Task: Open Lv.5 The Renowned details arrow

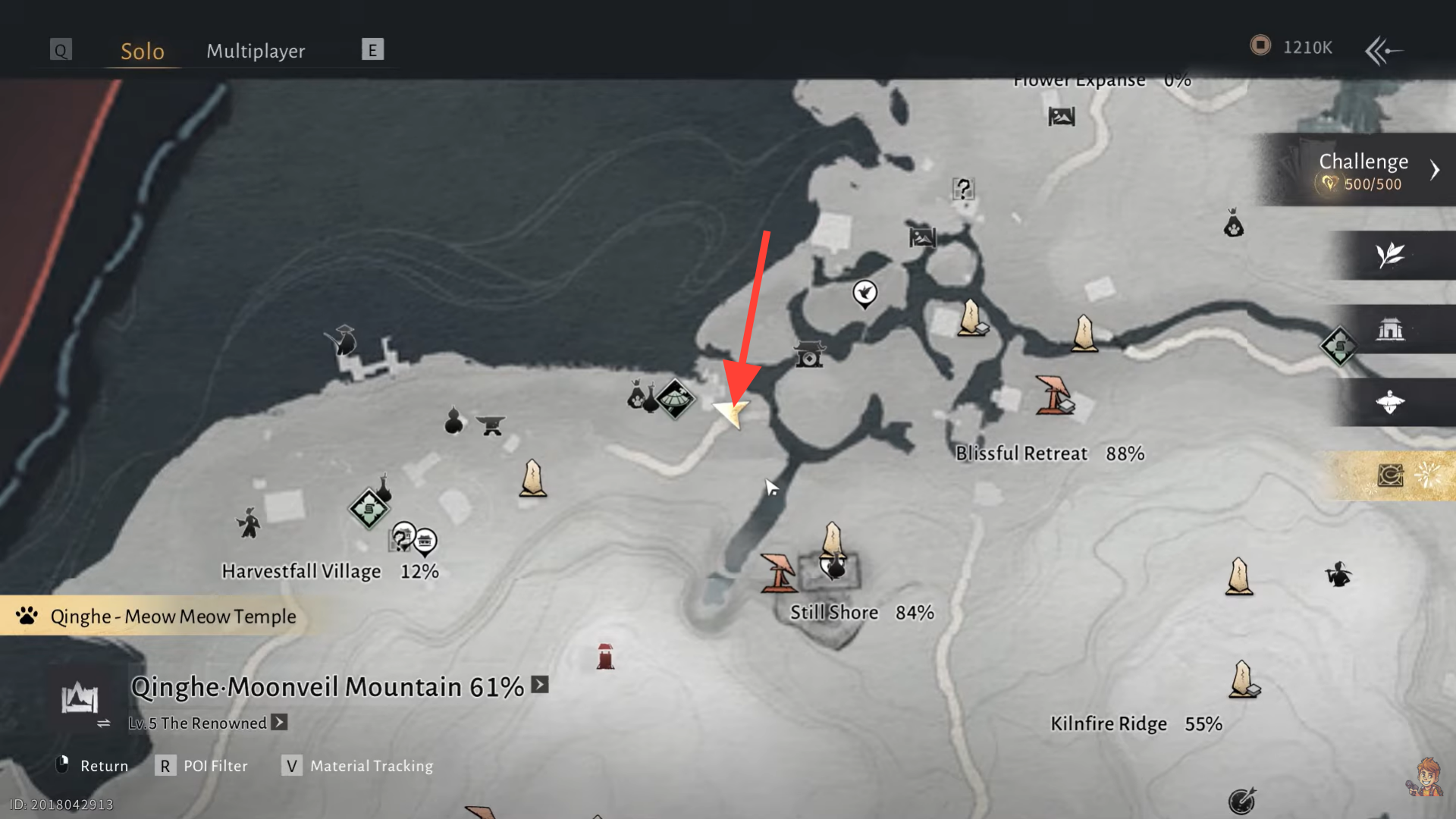Action: [x=280, y=722]
